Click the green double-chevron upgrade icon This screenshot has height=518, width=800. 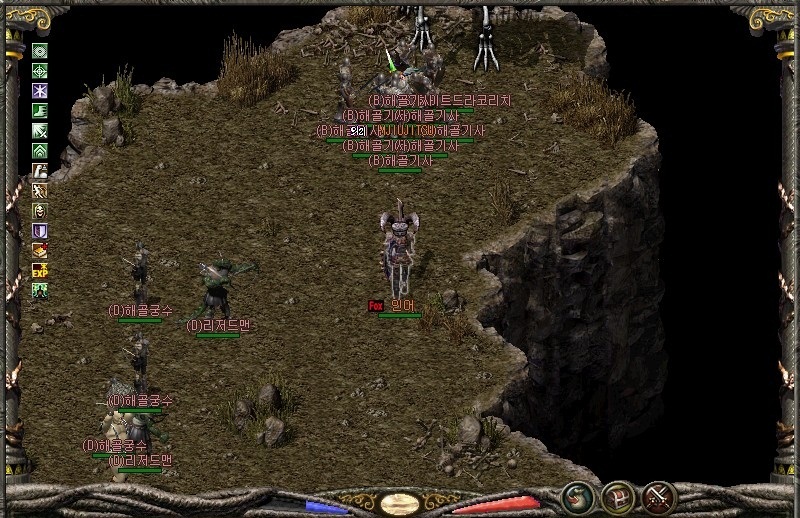coord(40,150)
